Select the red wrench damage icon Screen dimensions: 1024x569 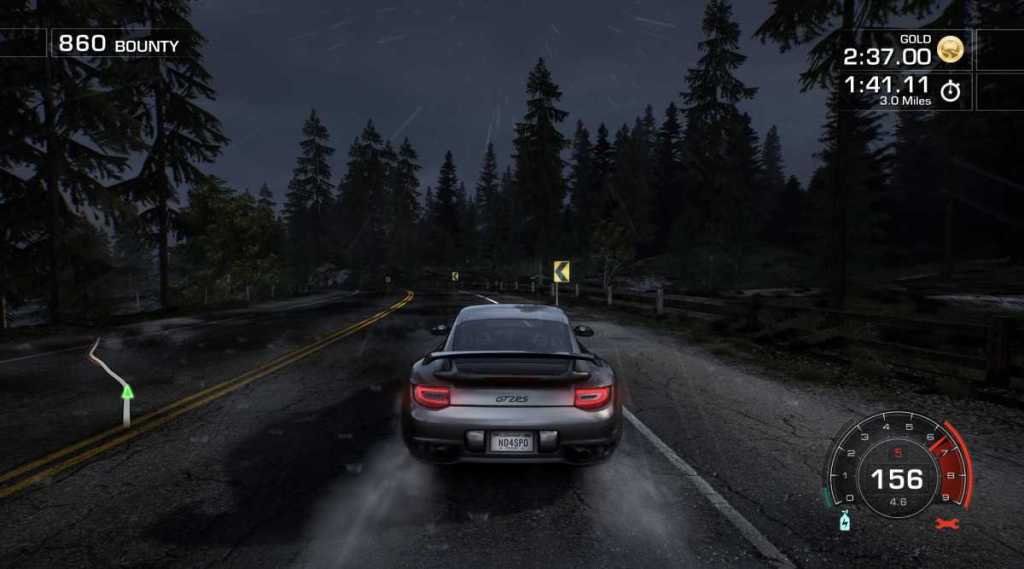tap(942, 523)
